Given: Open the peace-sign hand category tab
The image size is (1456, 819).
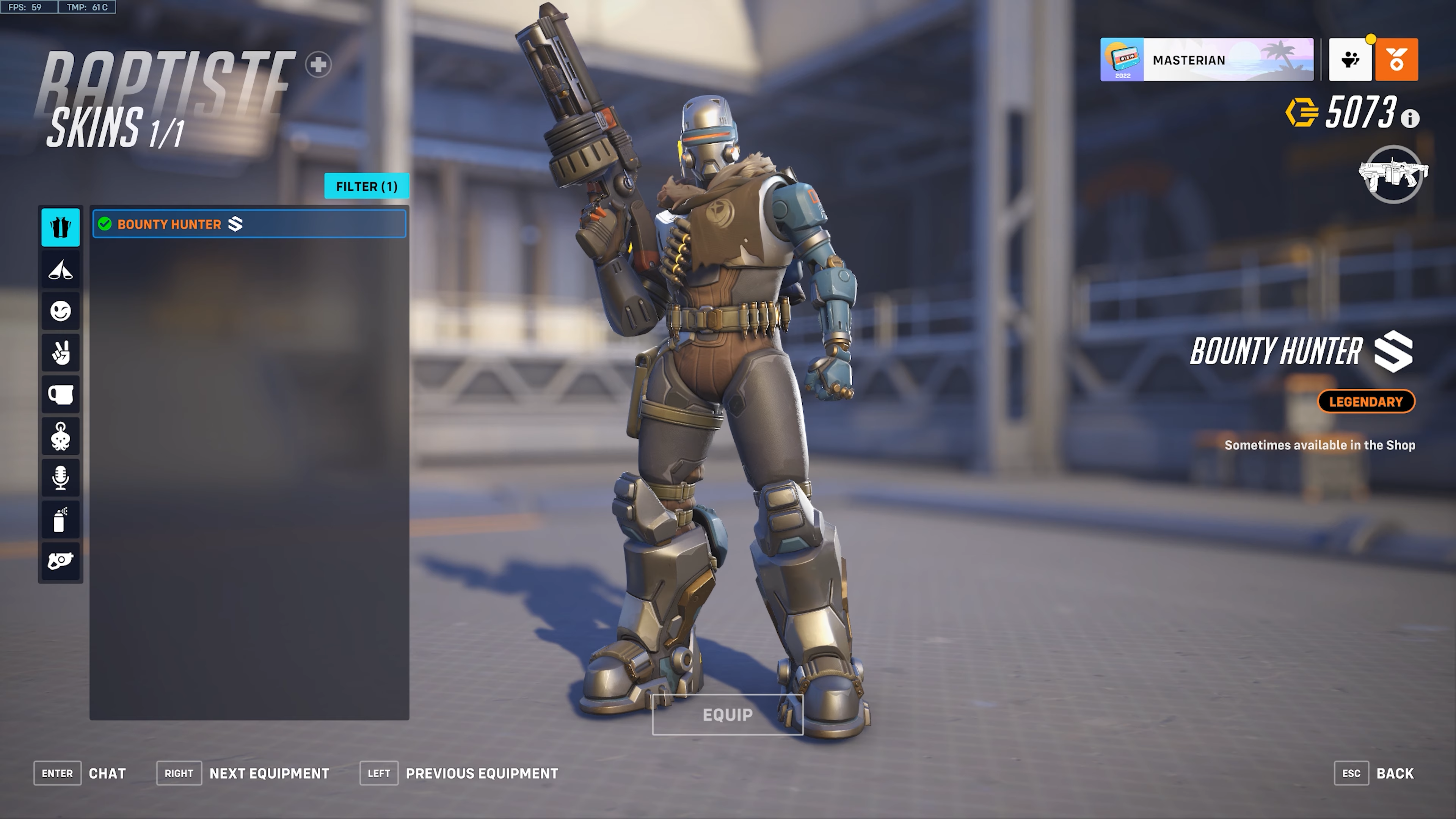Looking at the screenshot, I should [x=61, y=353].
